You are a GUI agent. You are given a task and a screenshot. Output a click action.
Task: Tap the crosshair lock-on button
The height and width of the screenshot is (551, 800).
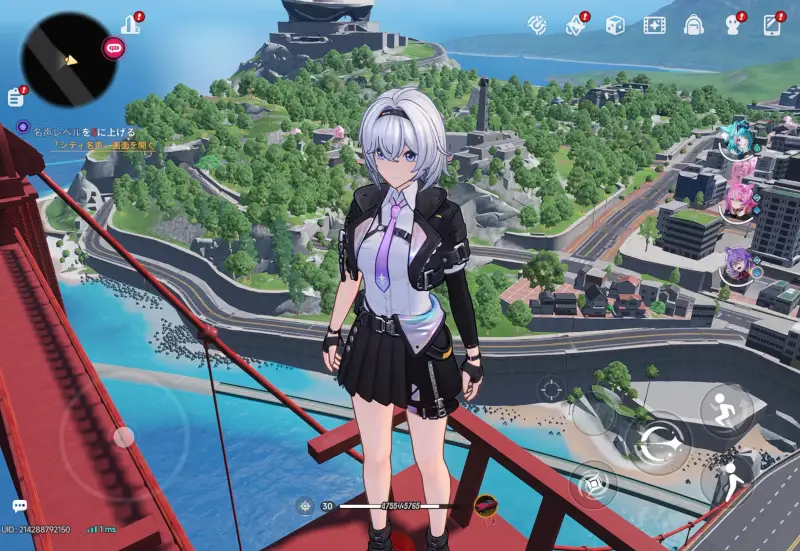(x=549, y=388)
